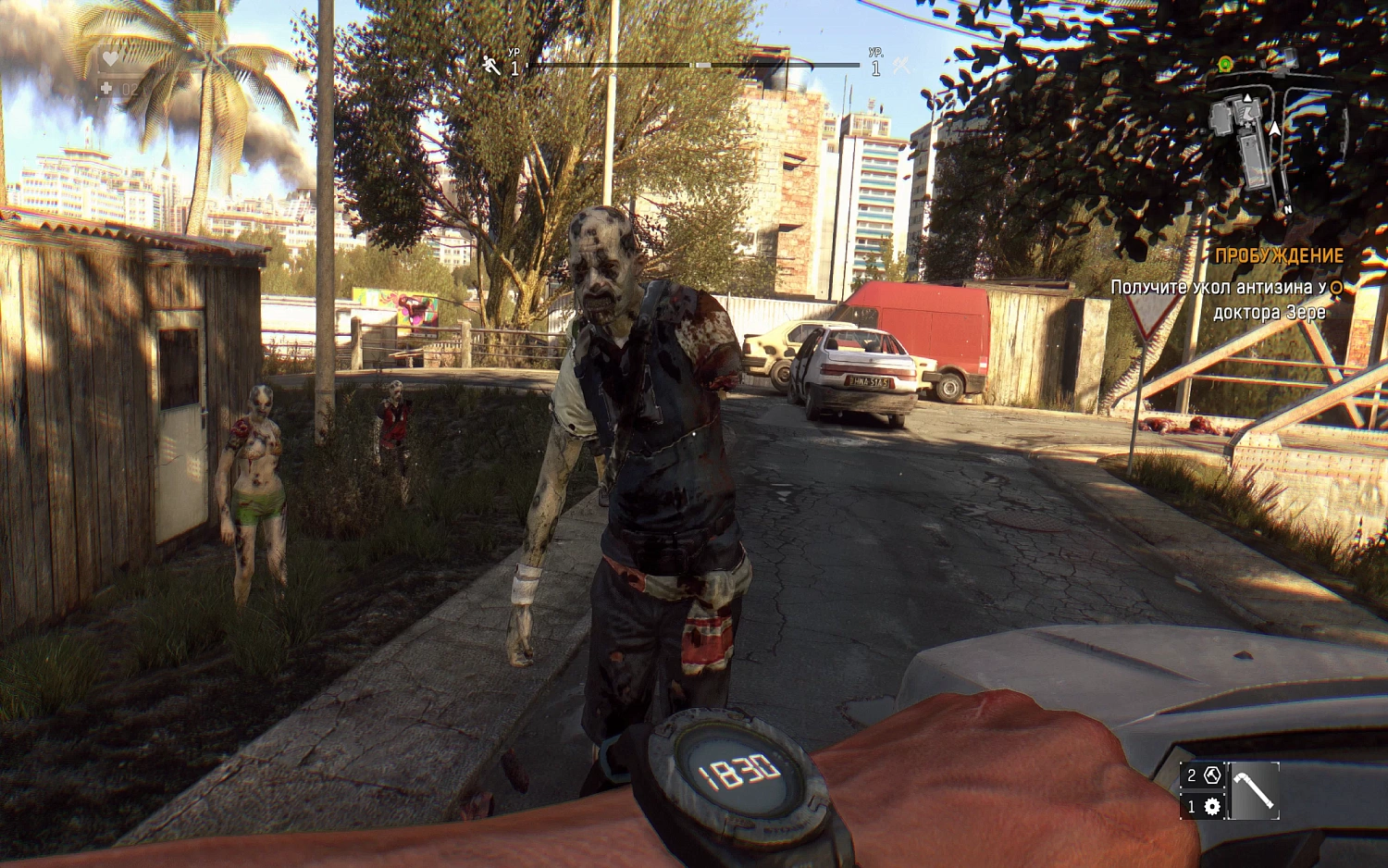Click the medkit count 02 label
This screenshot has height=868, width=1388.
130,89
